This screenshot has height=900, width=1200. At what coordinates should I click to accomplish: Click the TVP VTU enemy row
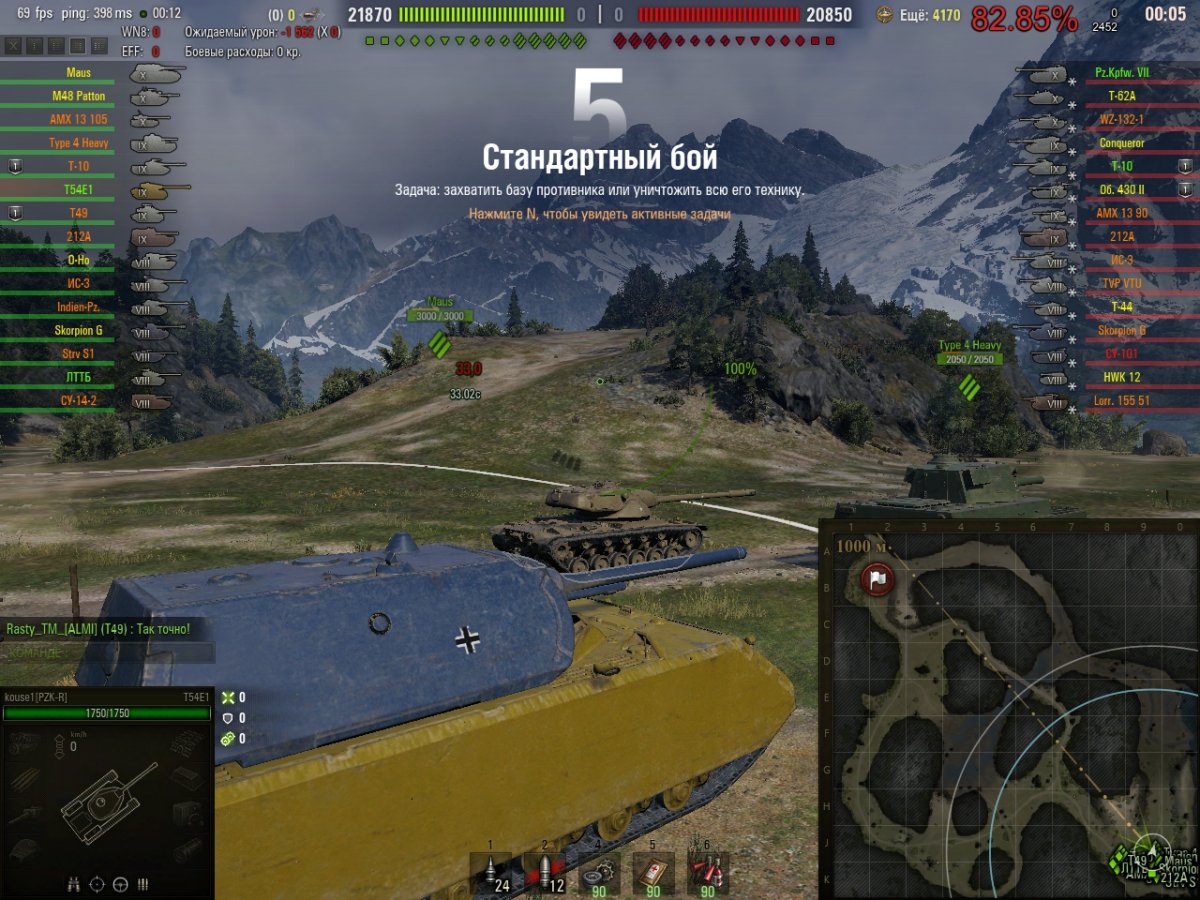[1122, 284]
